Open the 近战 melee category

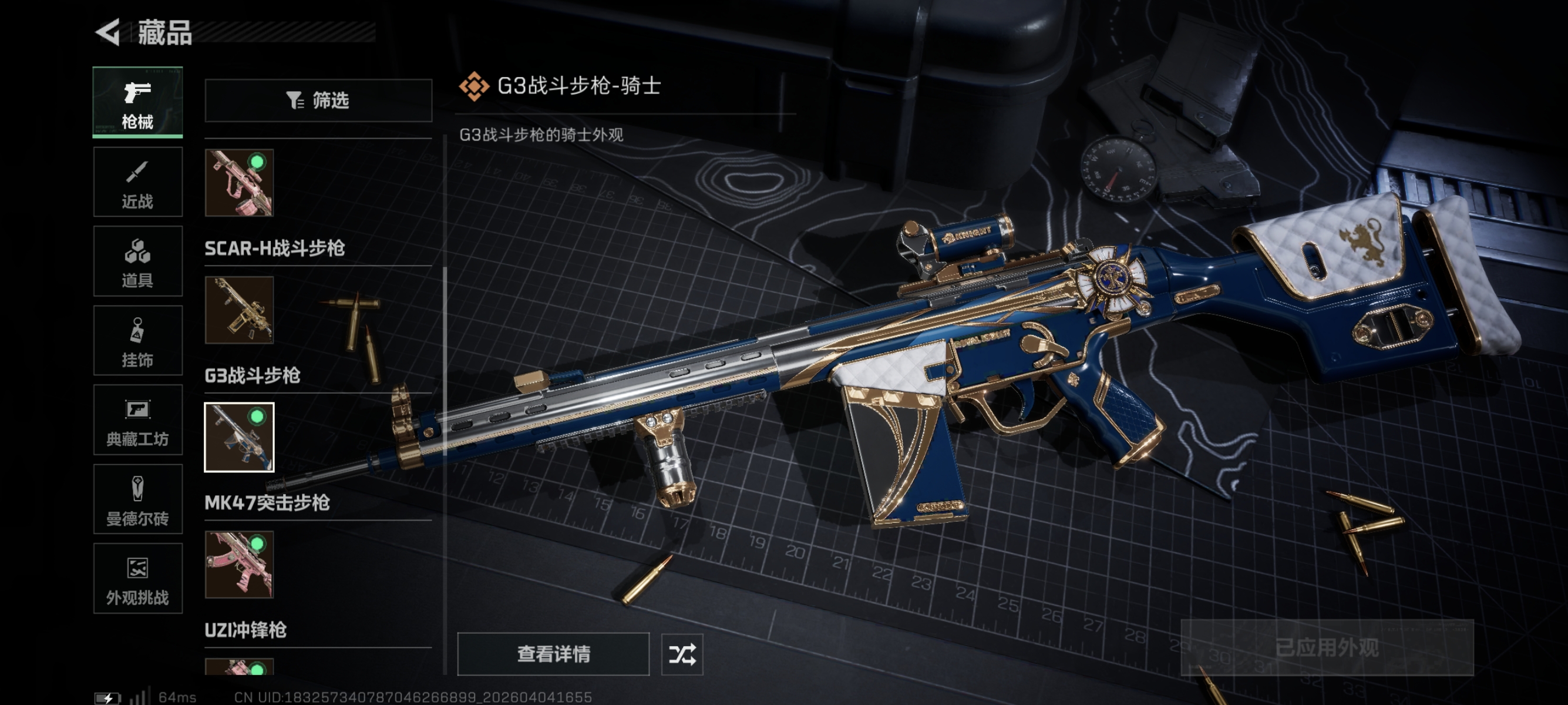click(x=137, y=182)
